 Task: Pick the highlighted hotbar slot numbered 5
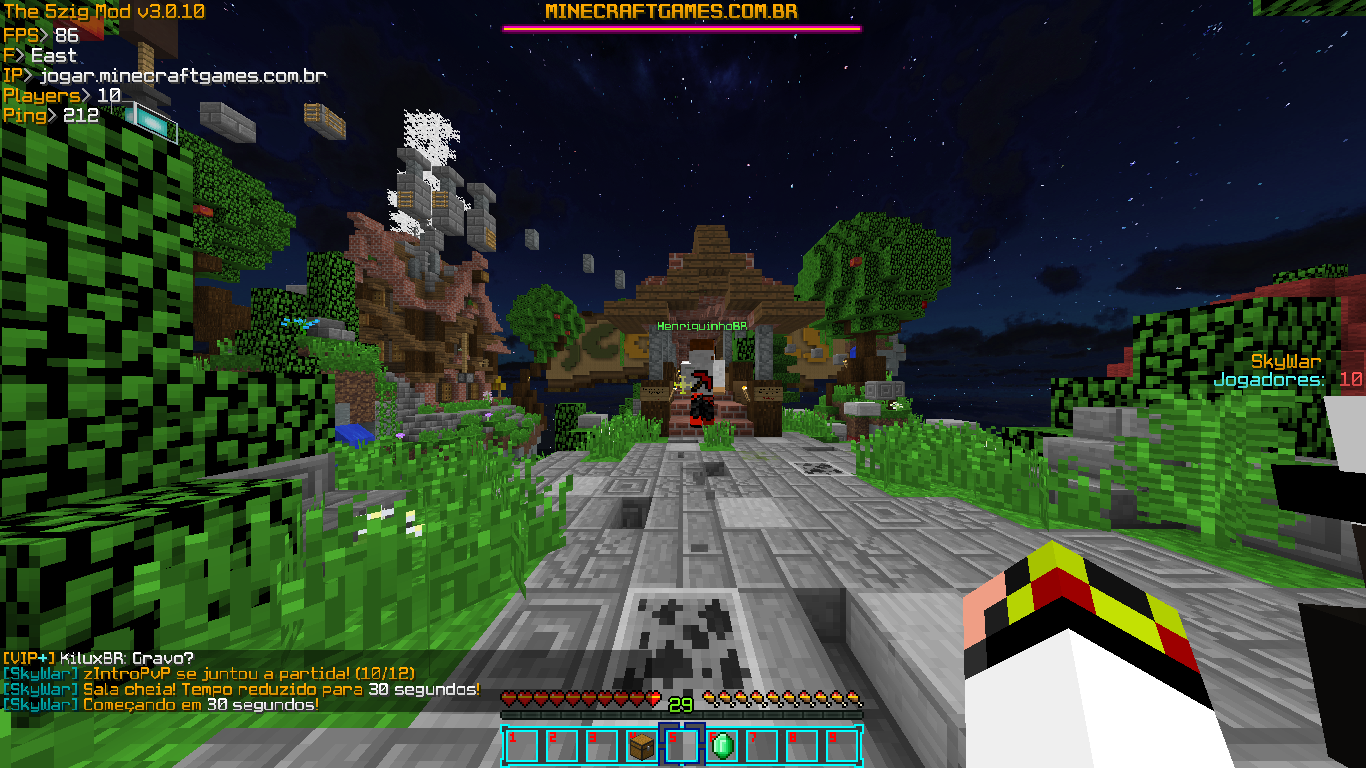pyautogui.click(x=682, y=746)
